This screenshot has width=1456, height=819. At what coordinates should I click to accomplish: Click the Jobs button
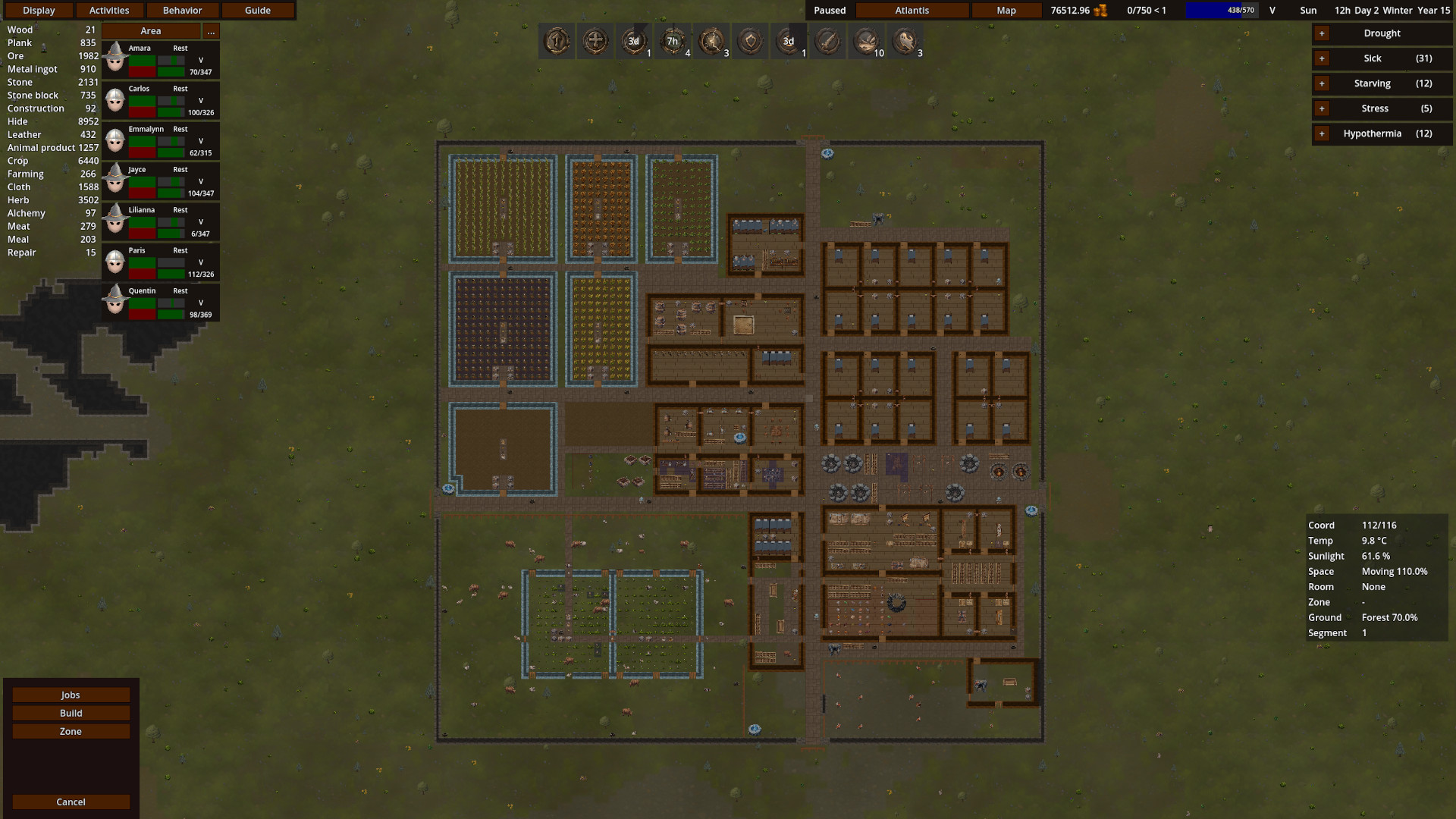(71, 694)
